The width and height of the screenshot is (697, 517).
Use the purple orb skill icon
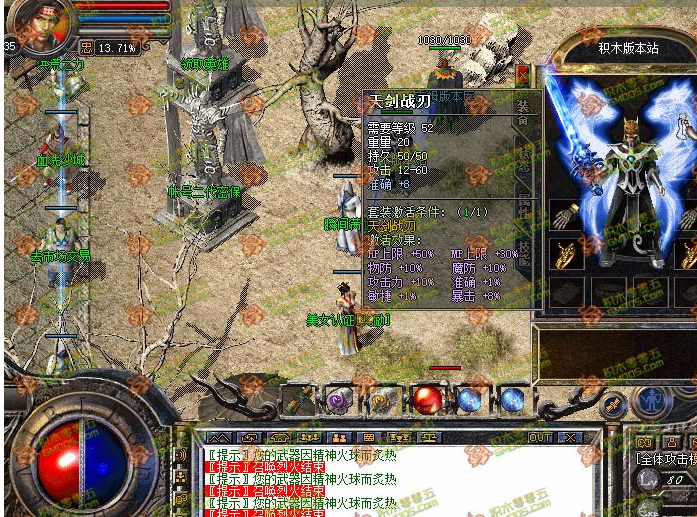pos(338,400)
